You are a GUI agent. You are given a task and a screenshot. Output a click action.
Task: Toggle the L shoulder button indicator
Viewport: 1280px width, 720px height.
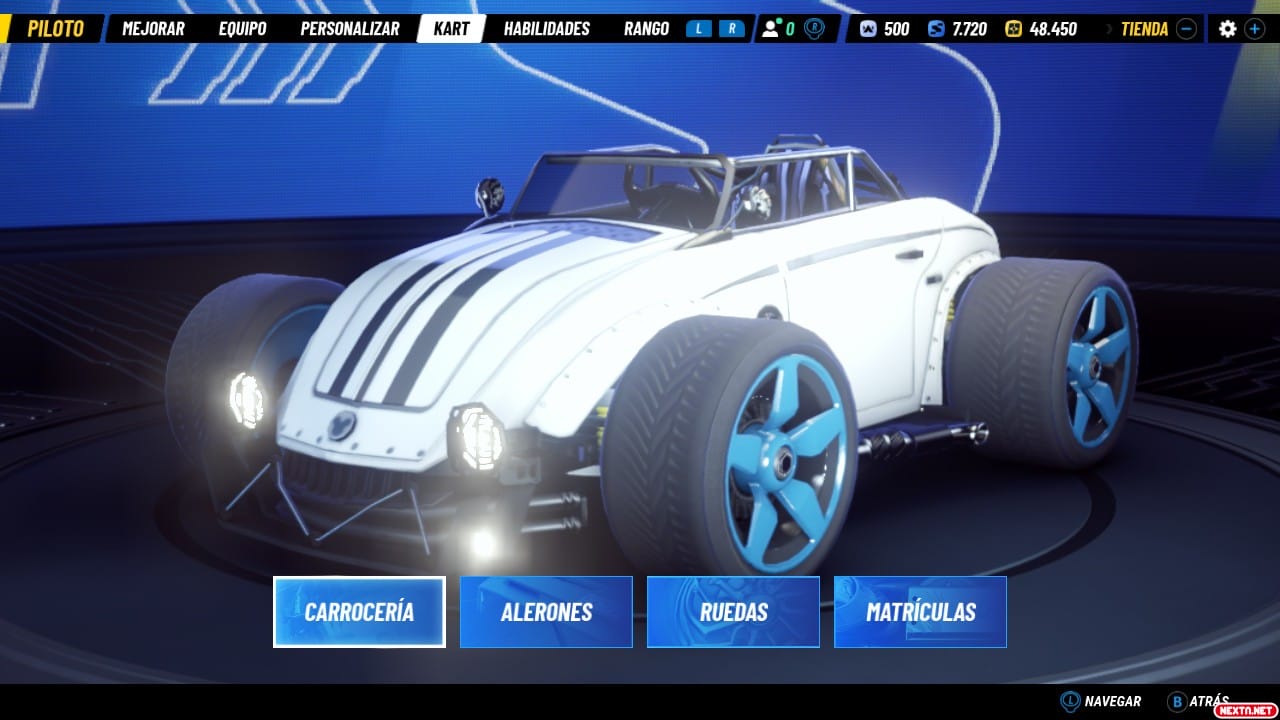point(700,28)
